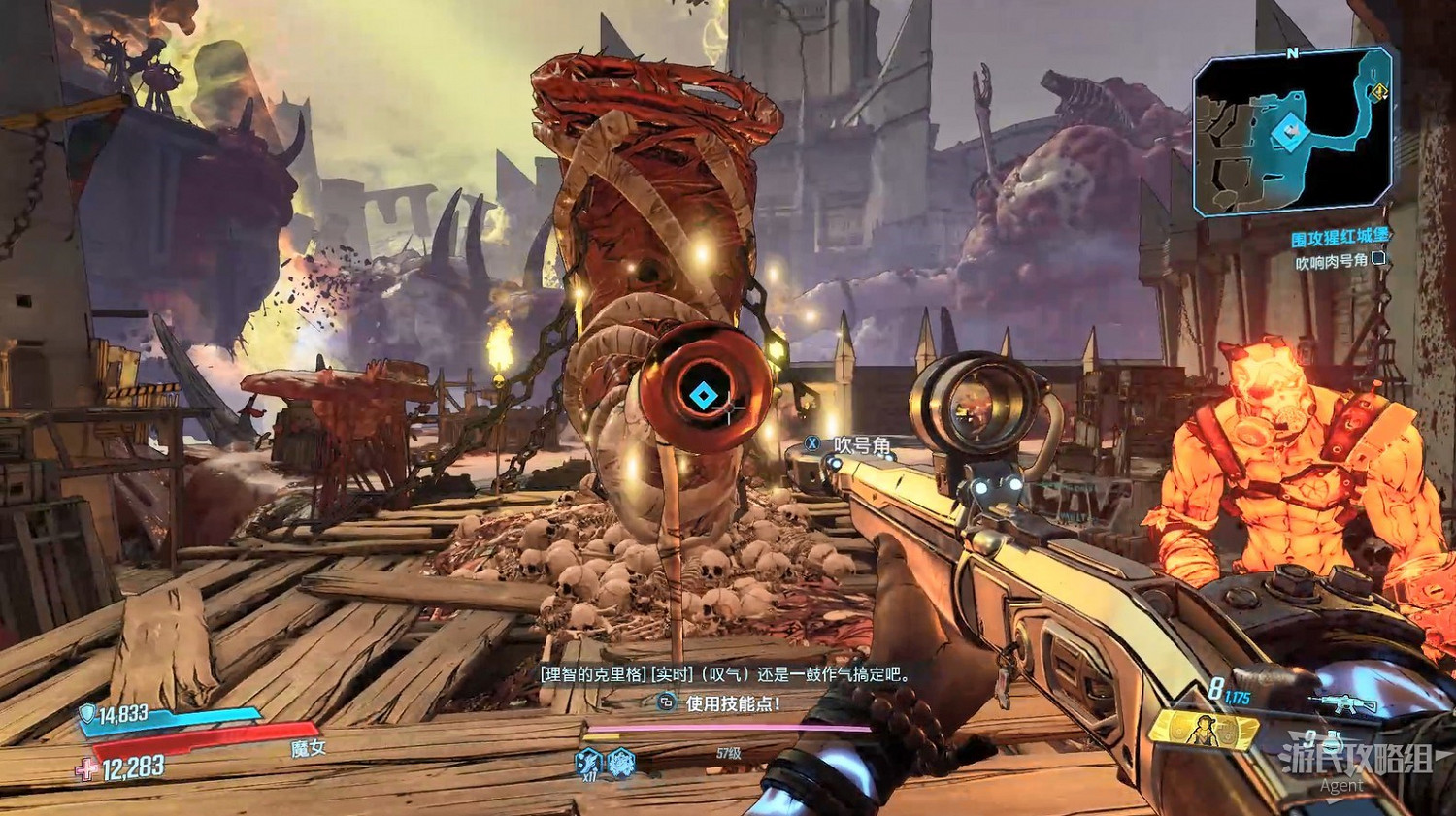Select the yellow quest marker on minimap

1379,92
